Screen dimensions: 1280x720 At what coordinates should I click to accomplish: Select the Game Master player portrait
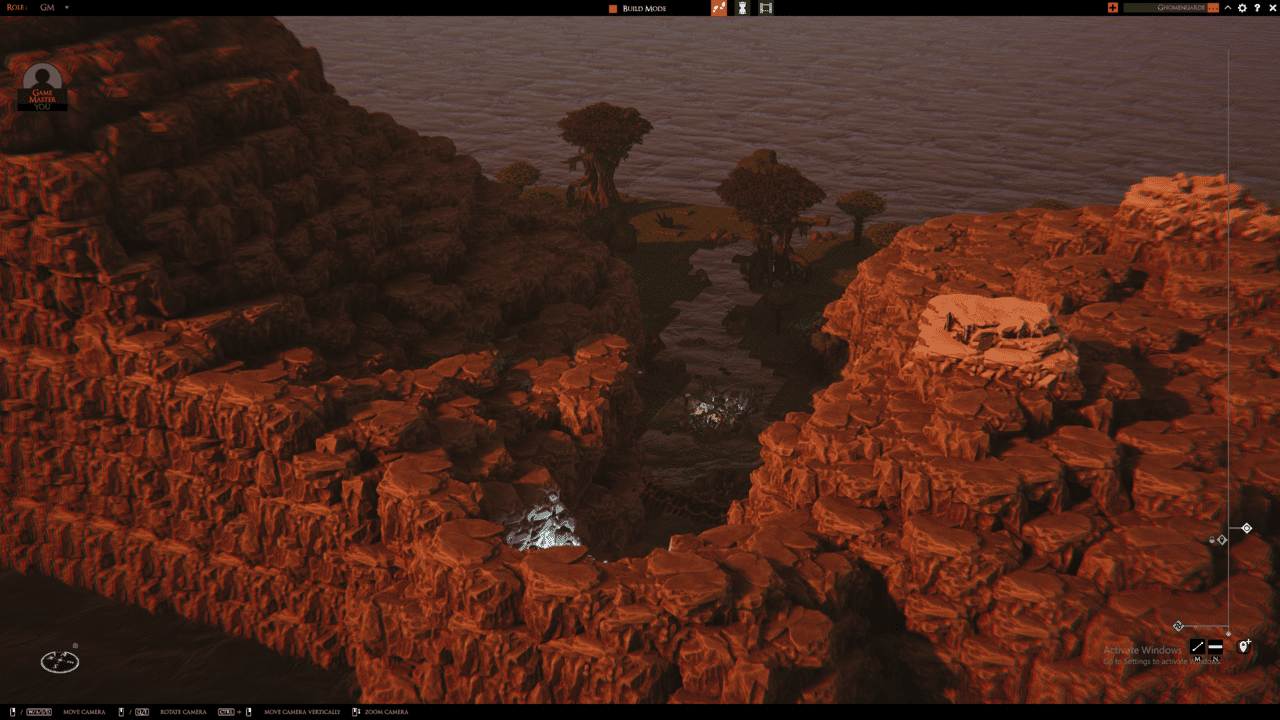[x=42, y=84]
